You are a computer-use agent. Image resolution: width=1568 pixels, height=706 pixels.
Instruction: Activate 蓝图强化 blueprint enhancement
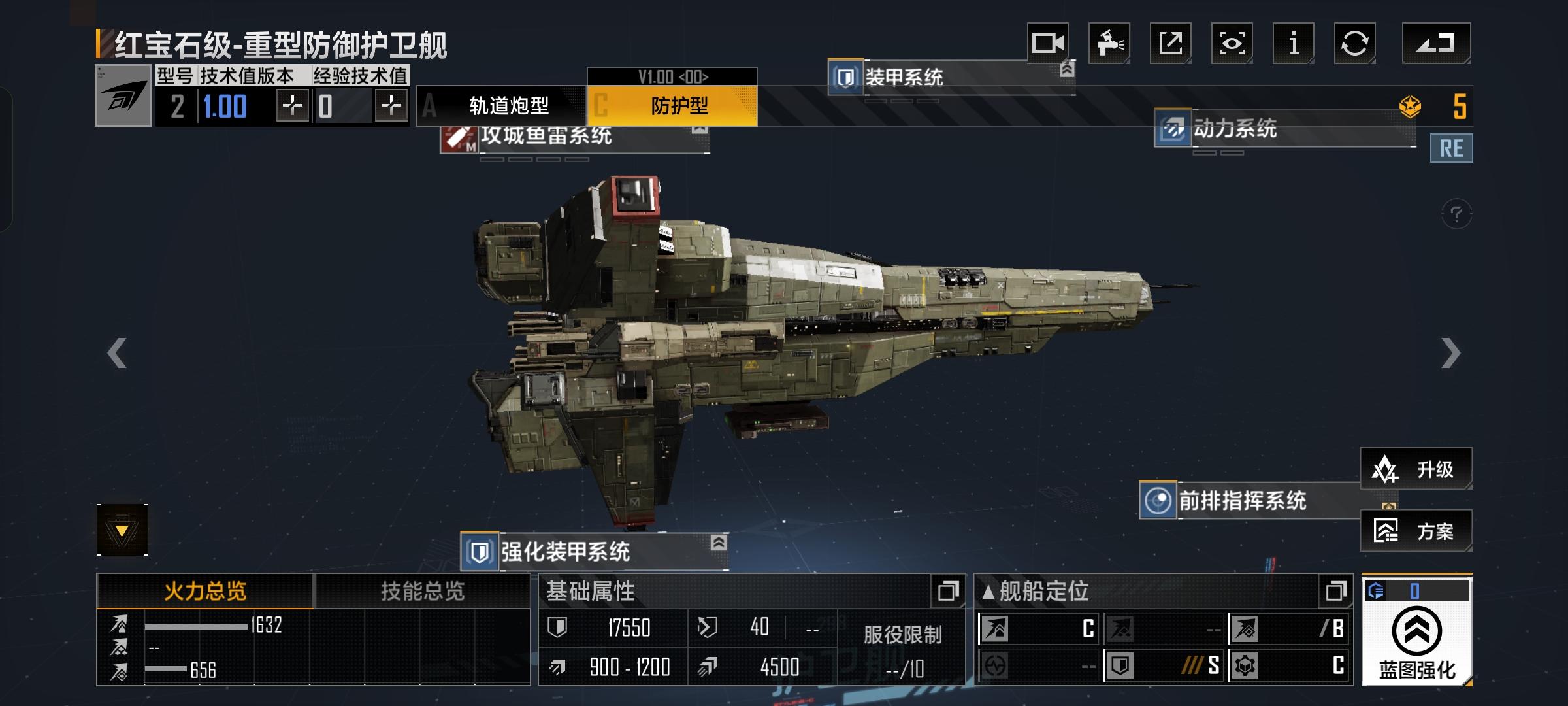pyautogui.click(x=1416, y=641)
